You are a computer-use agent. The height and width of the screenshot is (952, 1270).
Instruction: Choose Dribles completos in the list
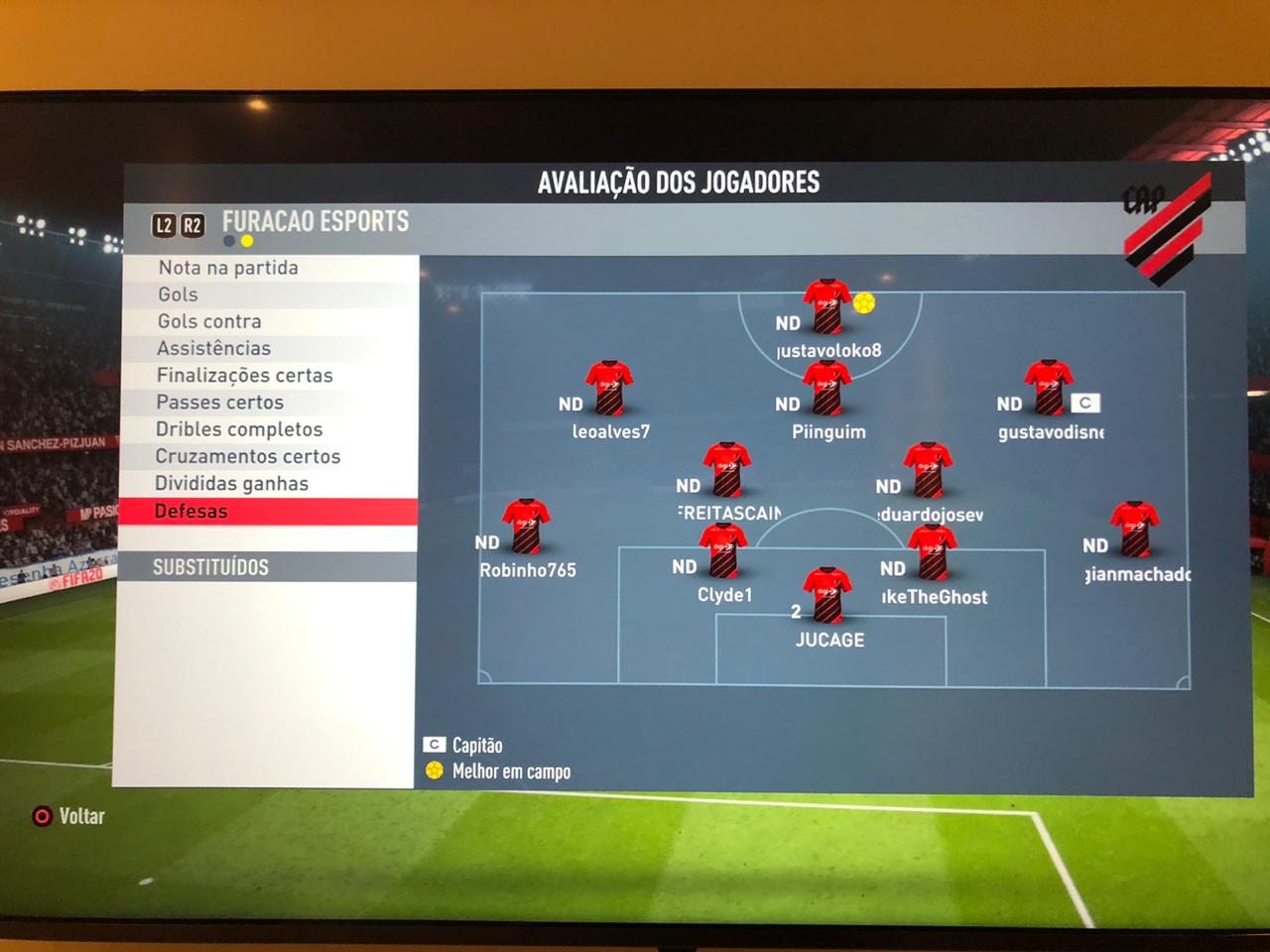tap(238, 429)
